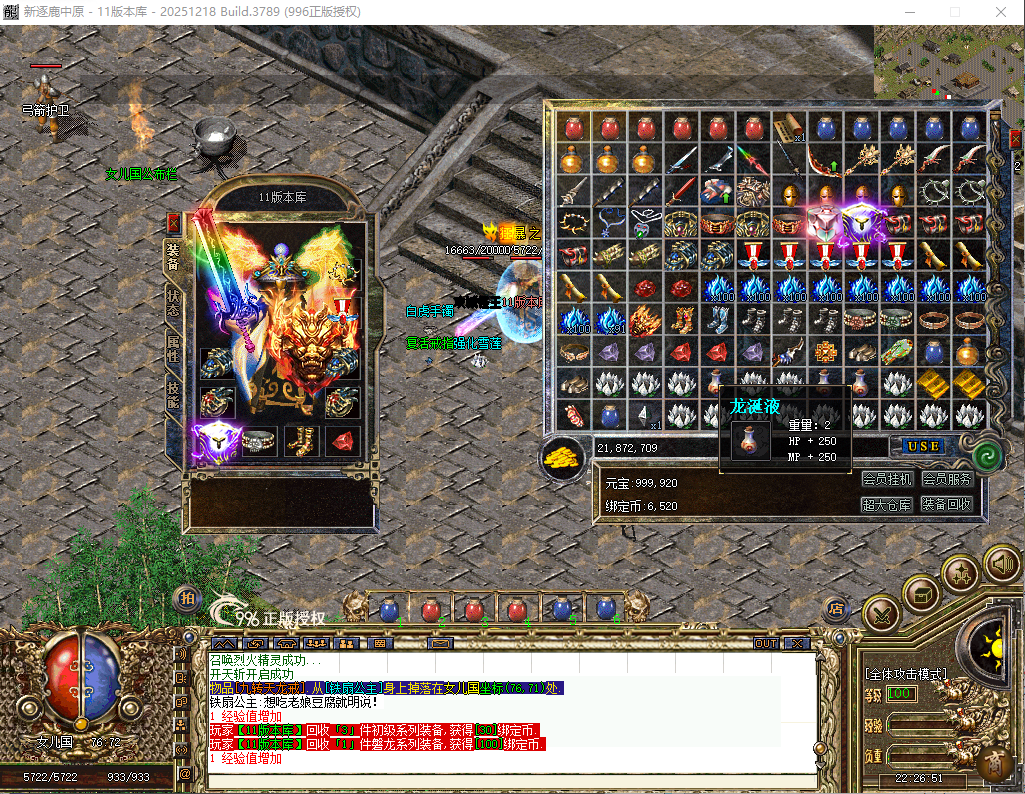This screenshot has width=1025, height=794.
Task: Close the character equipment panel
Action: (173, 223)
